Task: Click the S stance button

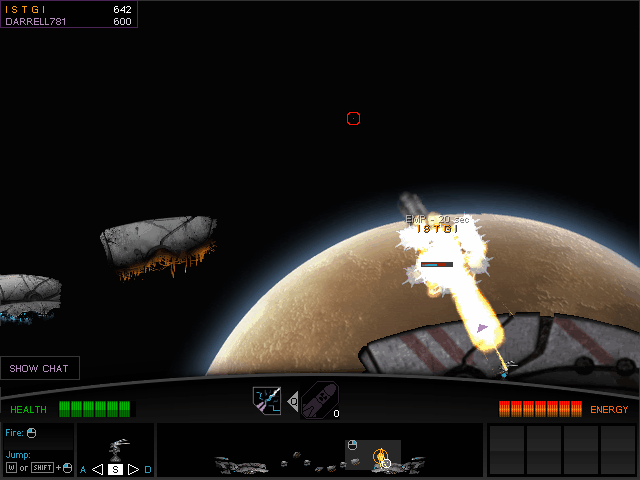Action: pos(115,469)
